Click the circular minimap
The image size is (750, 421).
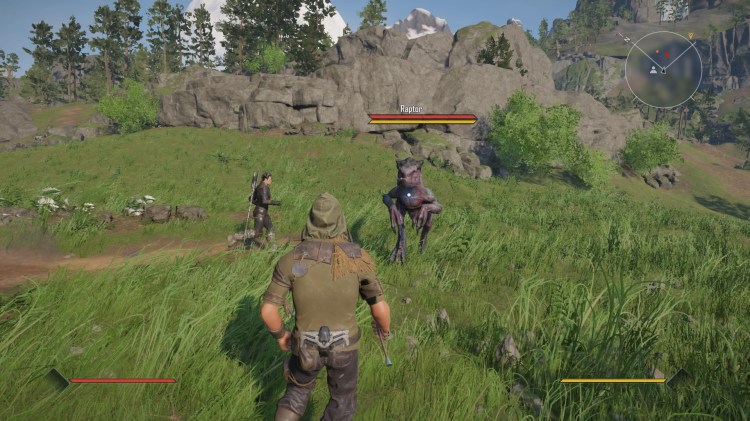pyautogui.click(x=663, y=69)
